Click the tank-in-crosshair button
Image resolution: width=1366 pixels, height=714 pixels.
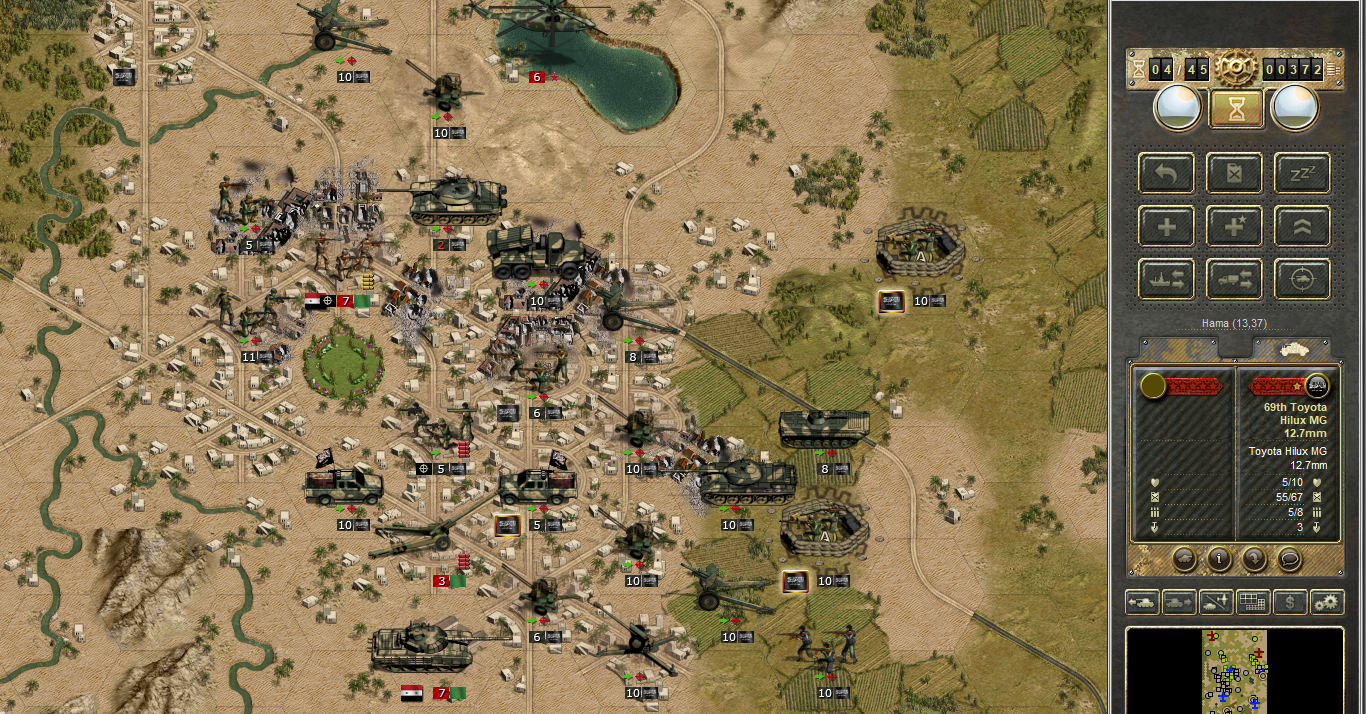pyautogui.click(x=1302, y=279)
